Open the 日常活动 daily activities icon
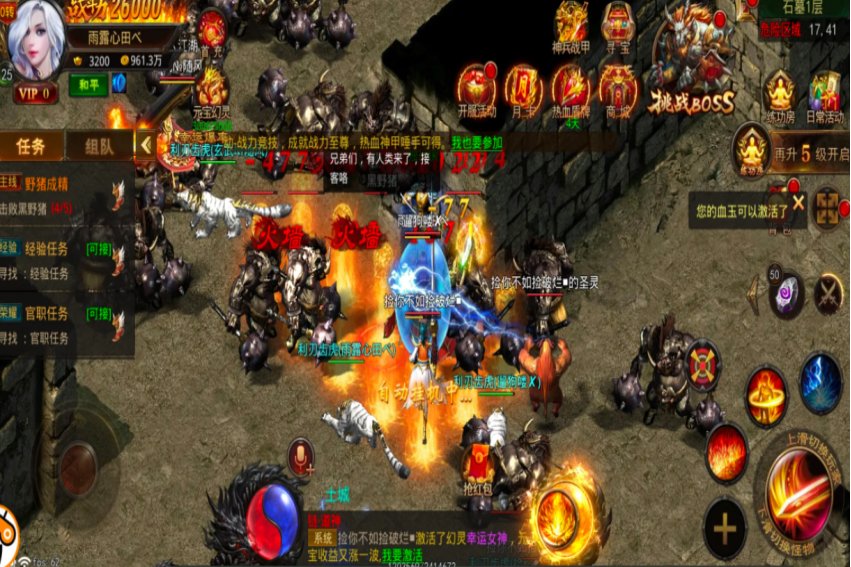851x567 pixels. (x=826, y=97)
